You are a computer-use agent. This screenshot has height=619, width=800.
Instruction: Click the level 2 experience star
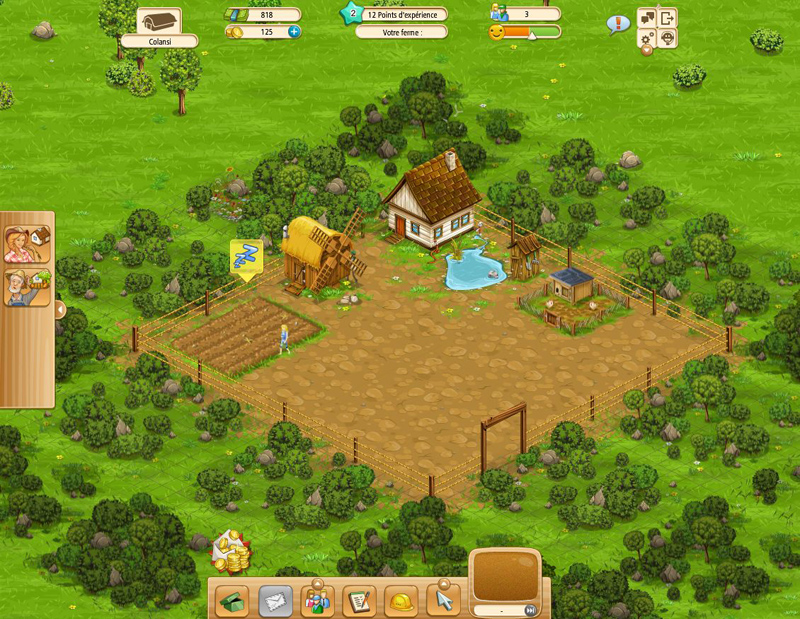(x=351, y=15)
